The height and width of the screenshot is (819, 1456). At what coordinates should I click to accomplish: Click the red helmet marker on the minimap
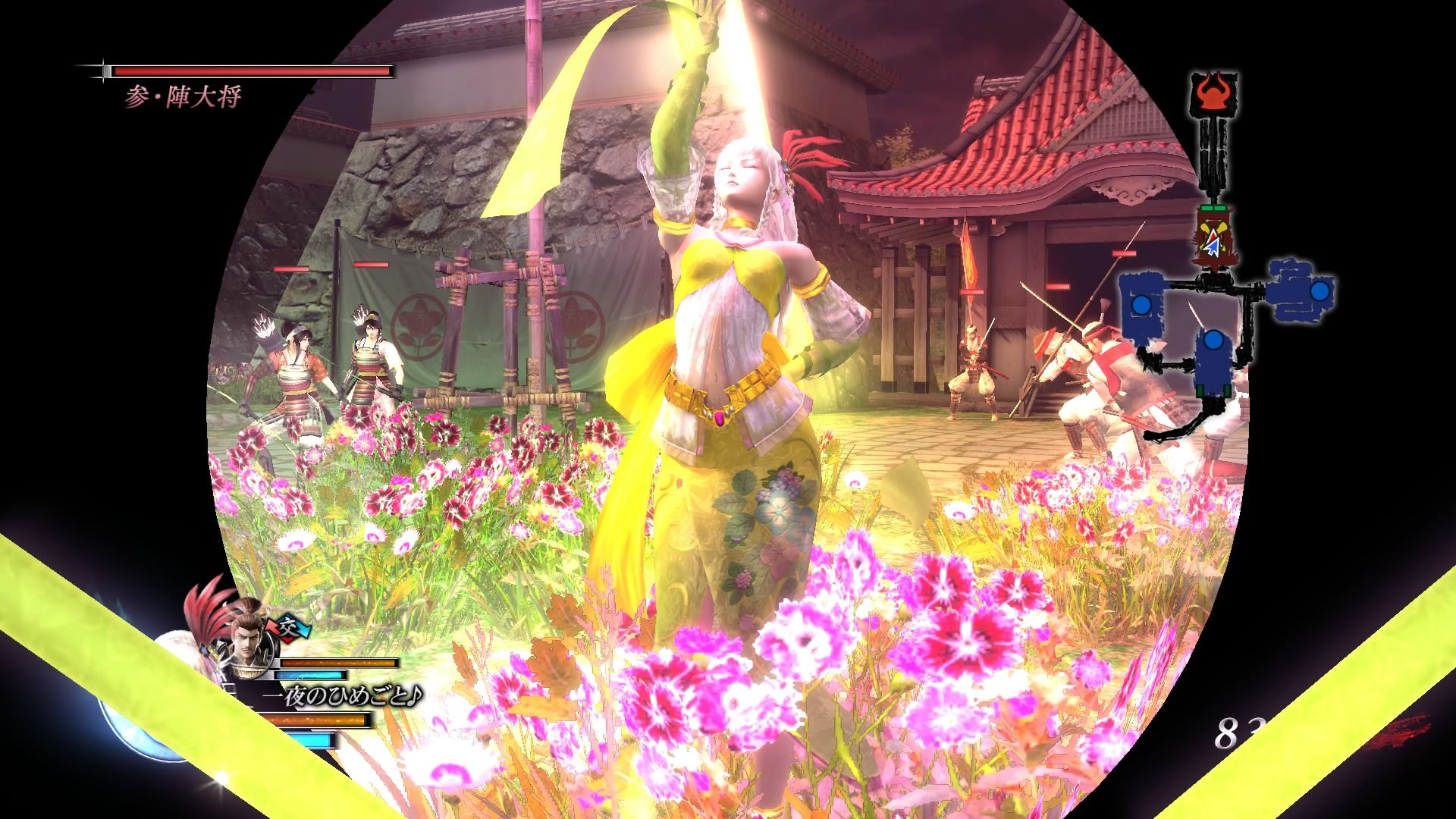point(1217,93)
